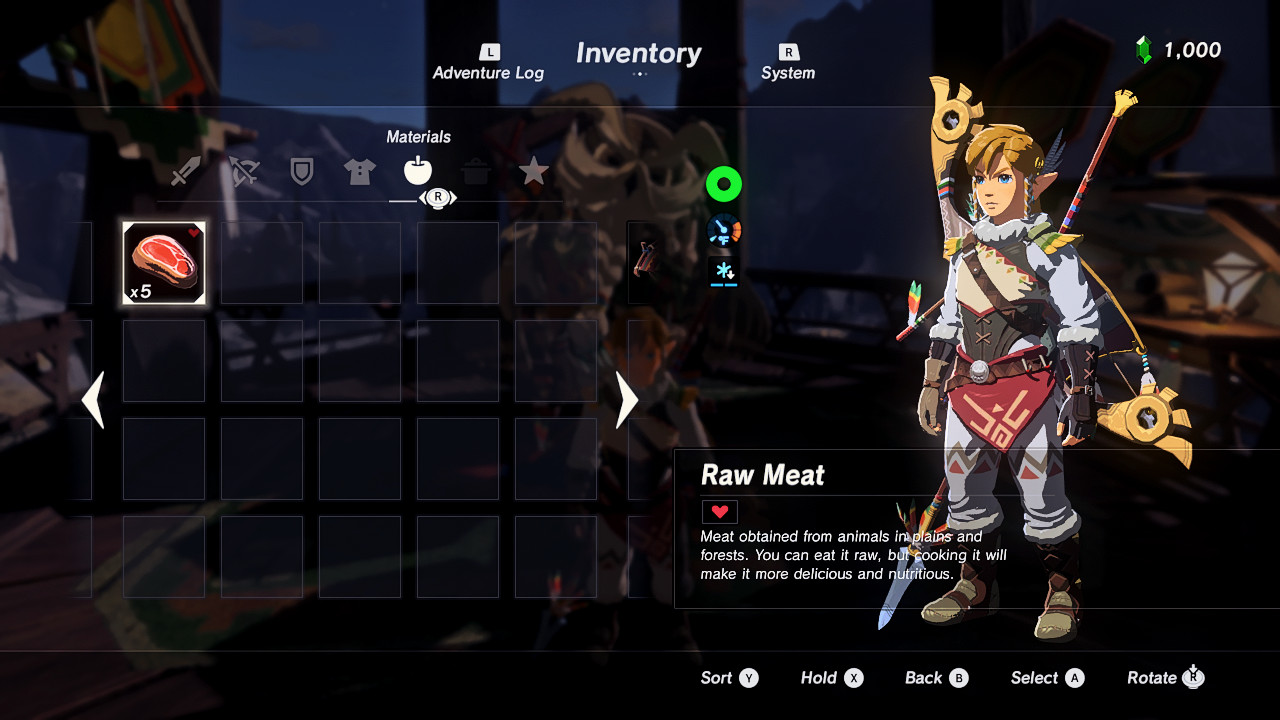The image size is (1280, 720).
Task: Sort the inventory items
Action: (x=730, y=678)
